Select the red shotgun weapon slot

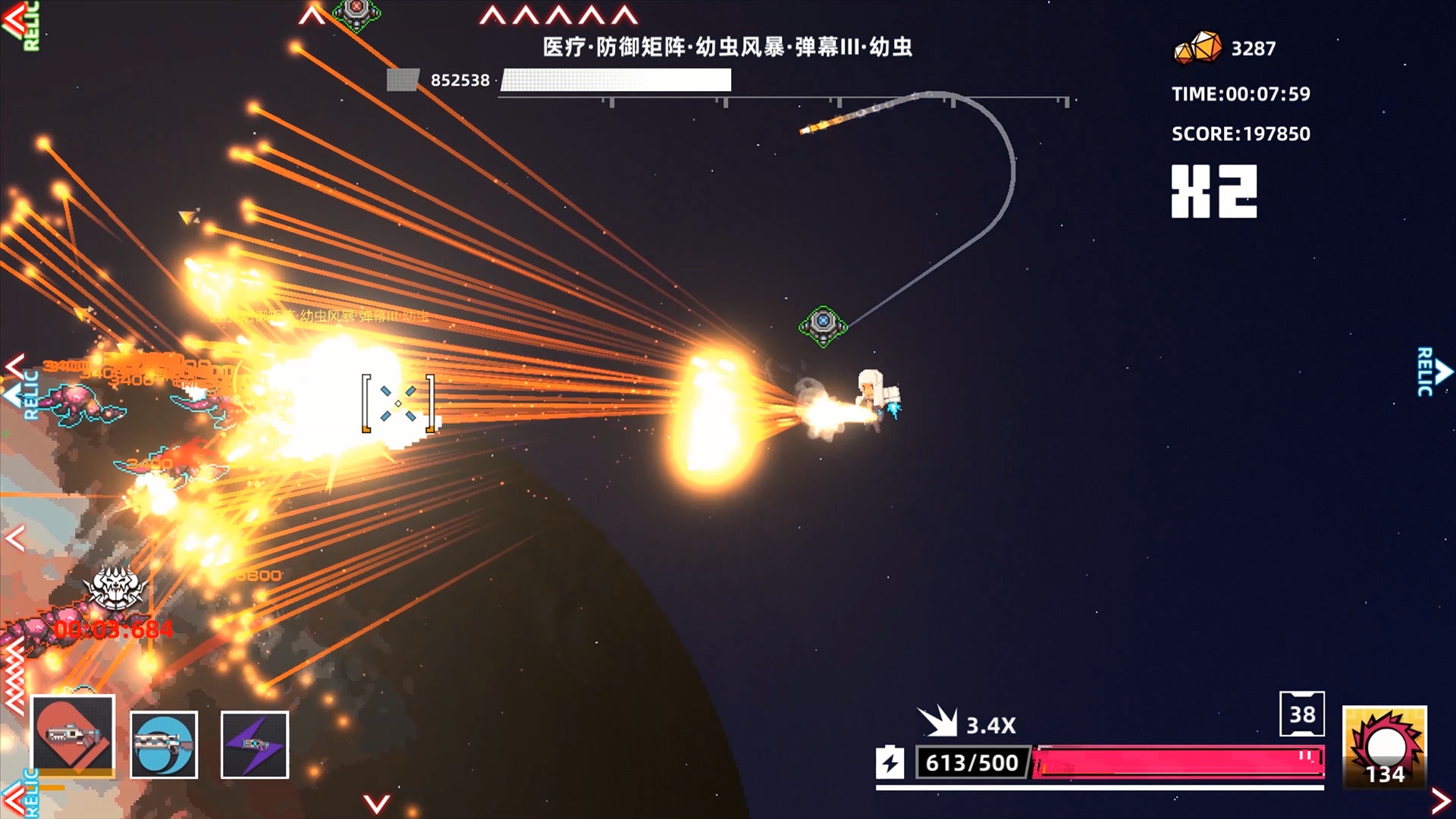coord(73,736)
